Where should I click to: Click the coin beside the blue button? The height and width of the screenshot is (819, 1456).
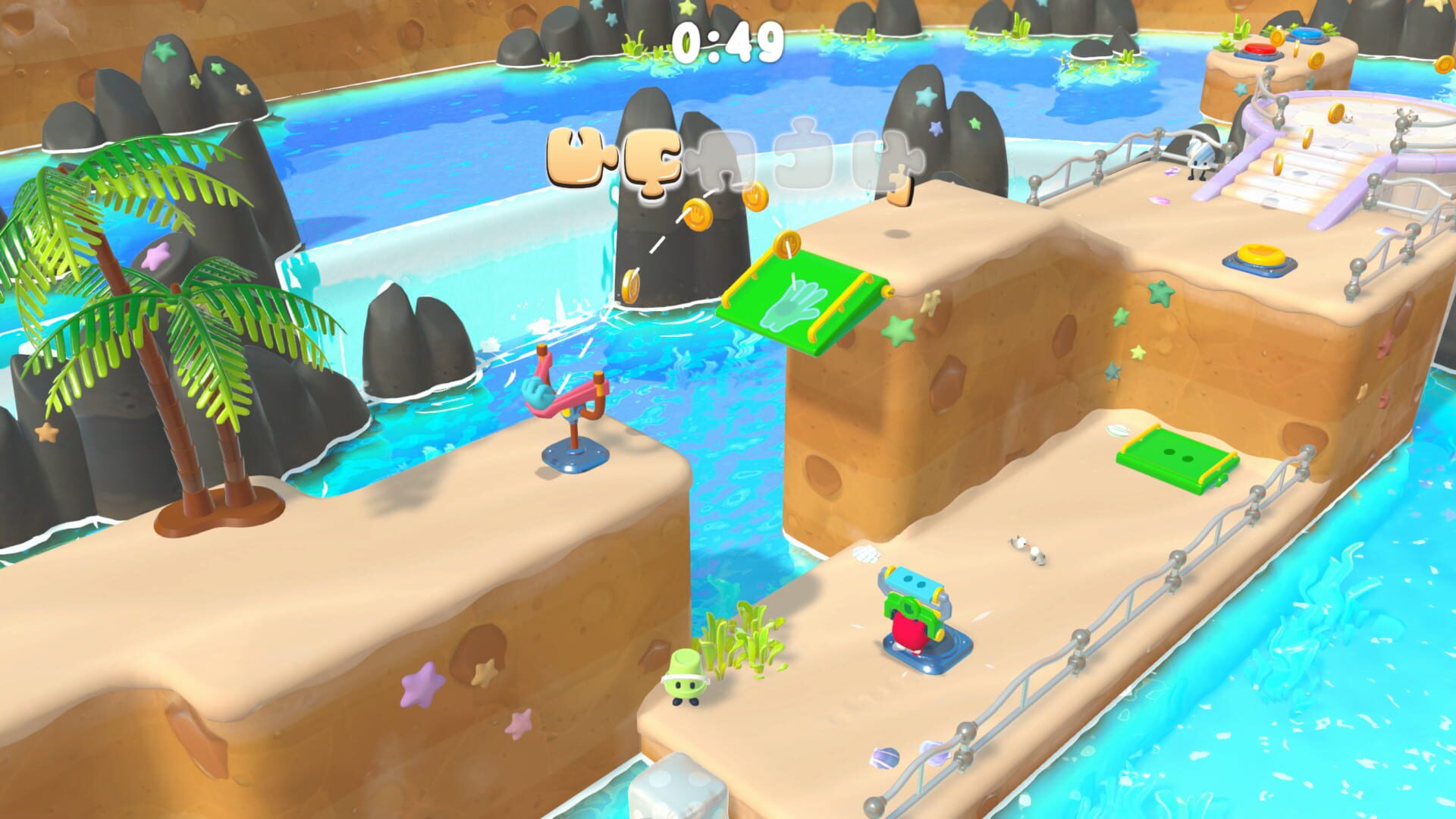point(1277,38)
